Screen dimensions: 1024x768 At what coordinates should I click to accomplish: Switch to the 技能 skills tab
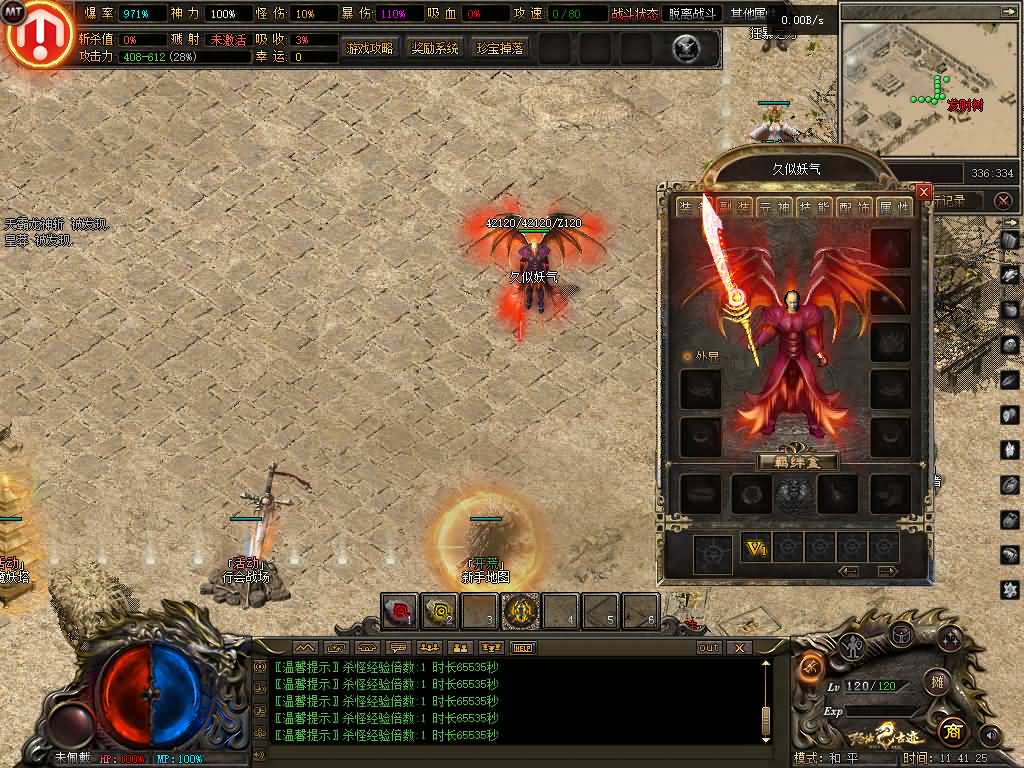(x=816, y=207)
